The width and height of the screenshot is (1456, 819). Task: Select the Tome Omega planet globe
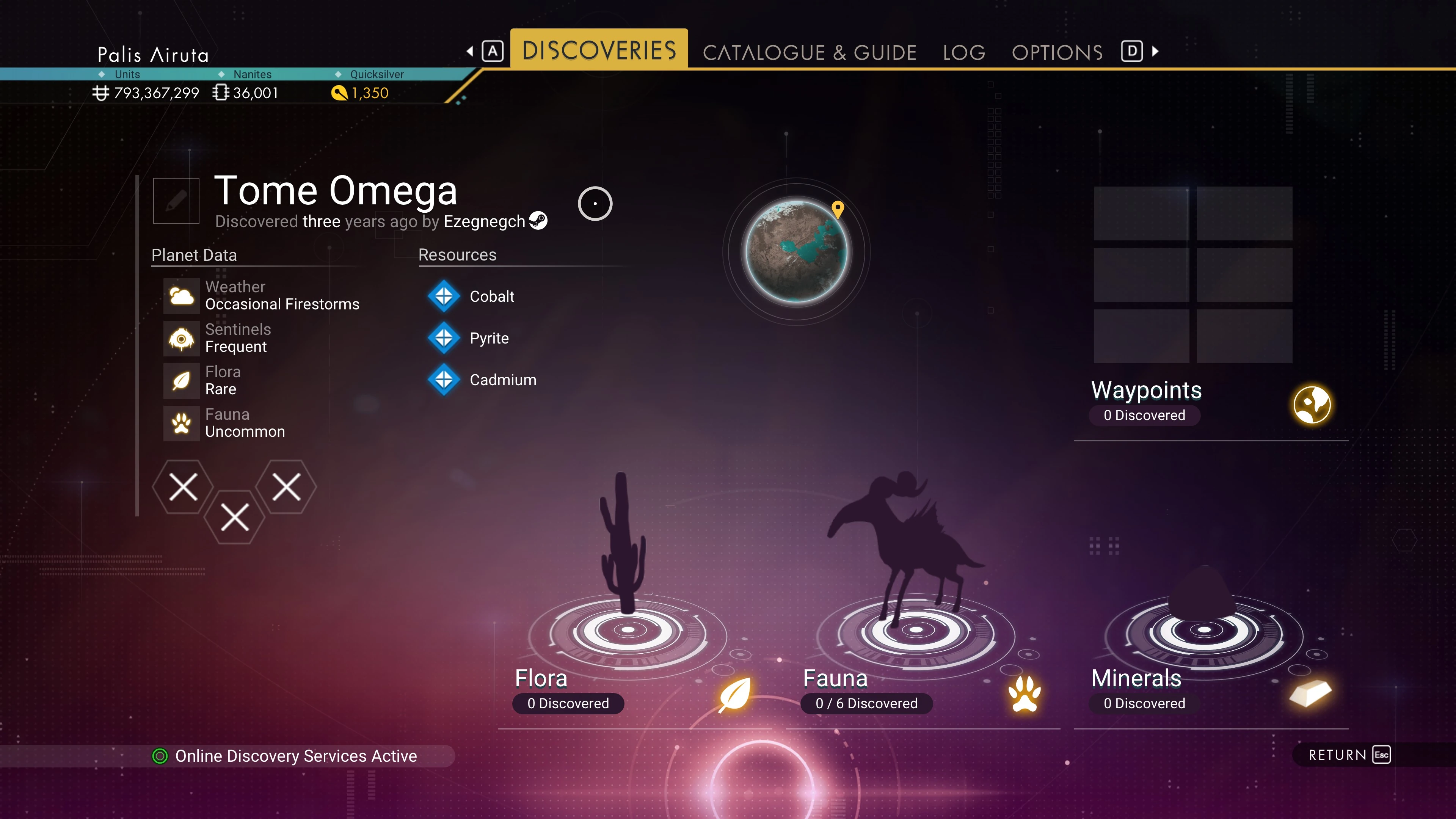coord(796,251)
